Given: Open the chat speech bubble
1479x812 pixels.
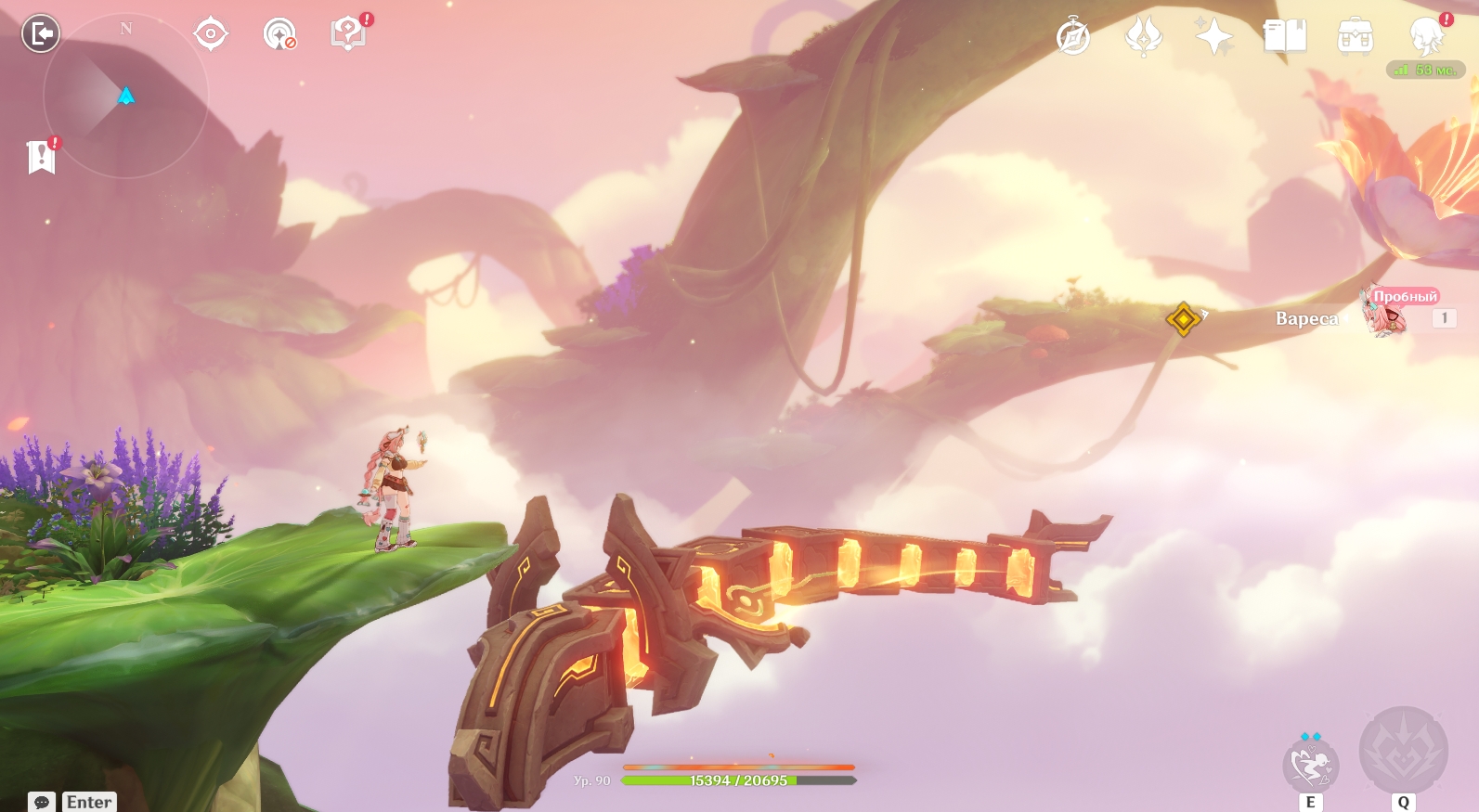Looking at the screenshot, I should [42, 802].
